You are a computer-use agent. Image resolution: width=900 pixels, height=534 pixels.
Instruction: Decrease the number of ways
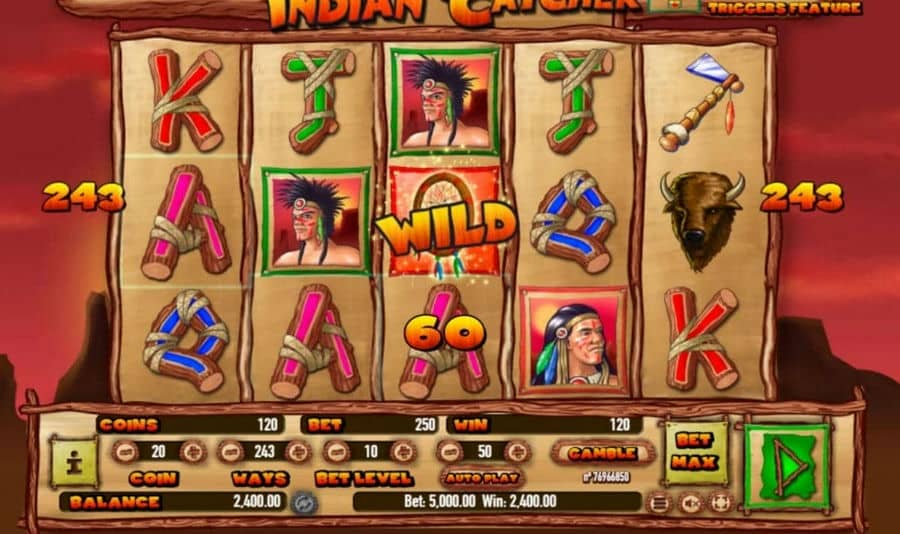coord(229,452)
